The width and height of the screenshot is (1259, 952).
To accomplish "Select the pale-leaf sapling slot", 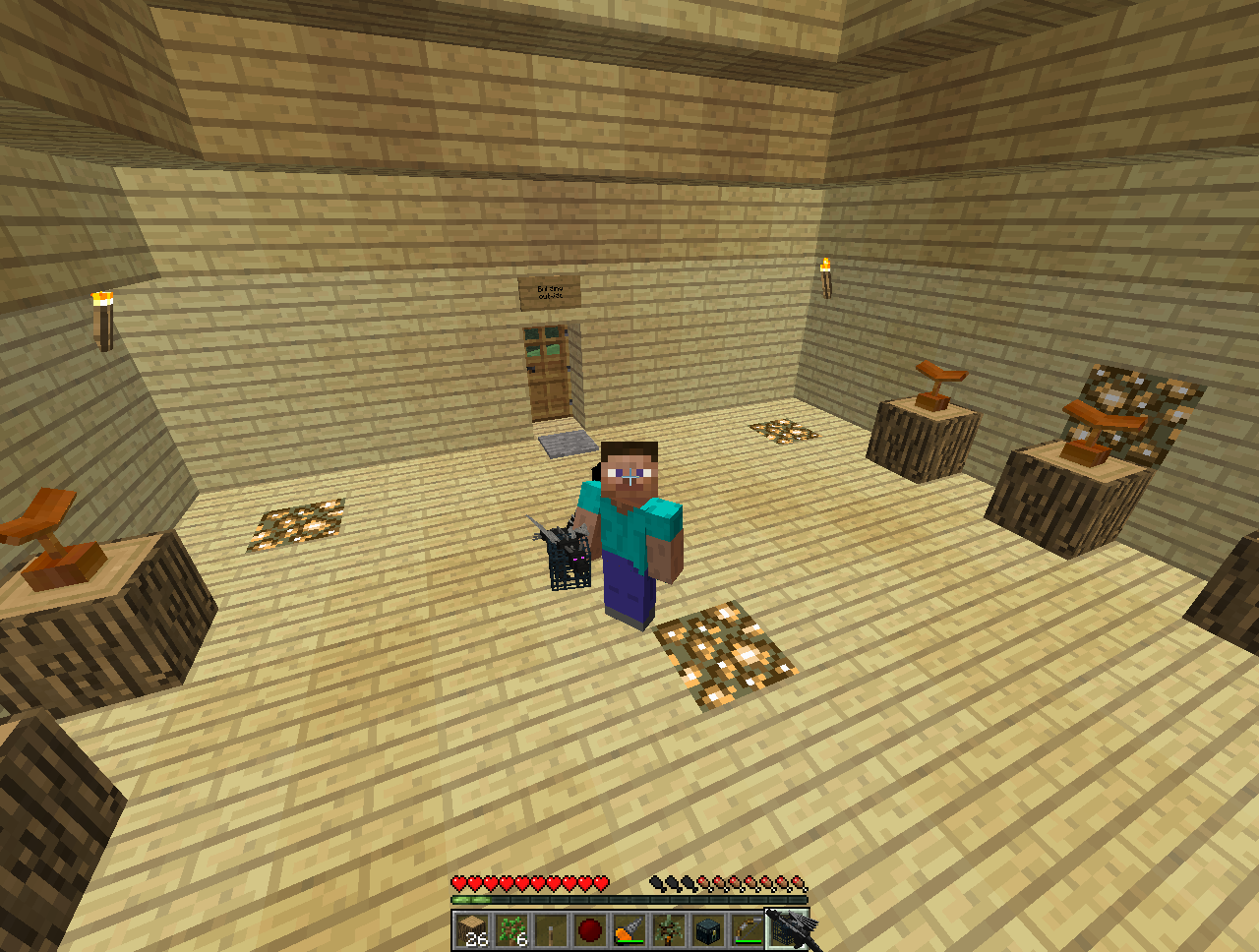I will [669, 929].
